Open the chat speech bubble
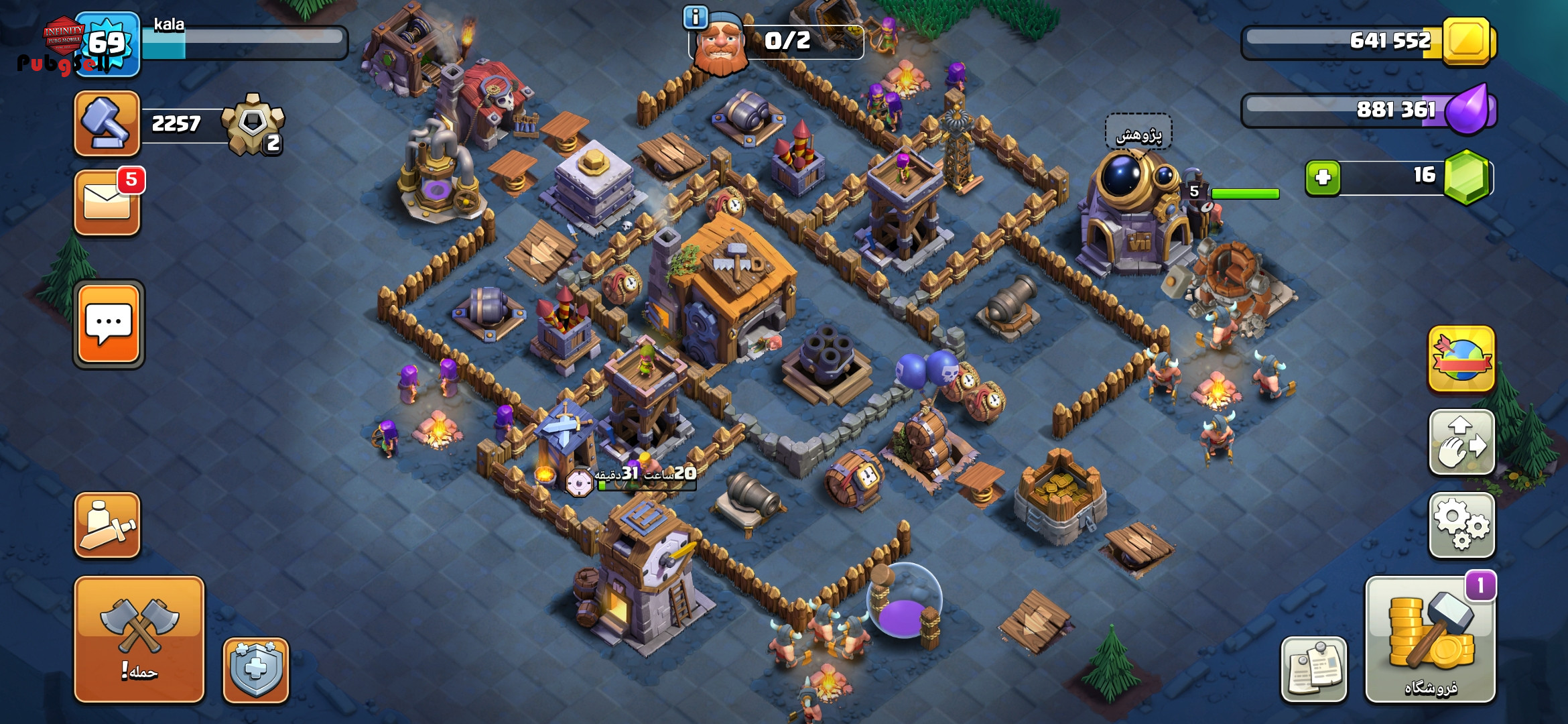Viewport: 1568px width, 724px height. click(109, 324)
